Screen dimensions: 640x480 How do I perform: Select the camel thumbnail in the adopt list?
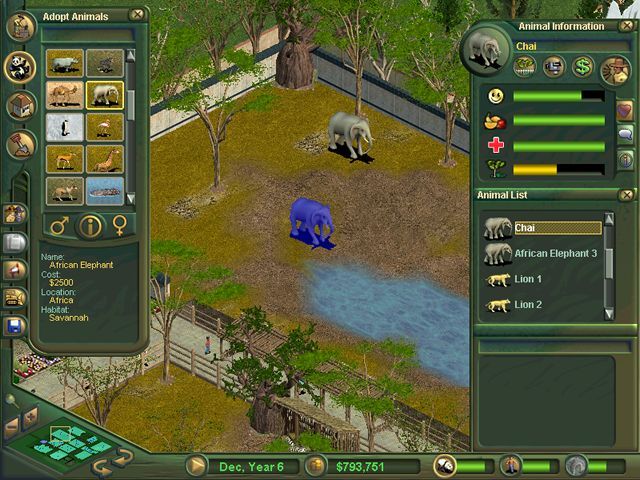[63, 95]
